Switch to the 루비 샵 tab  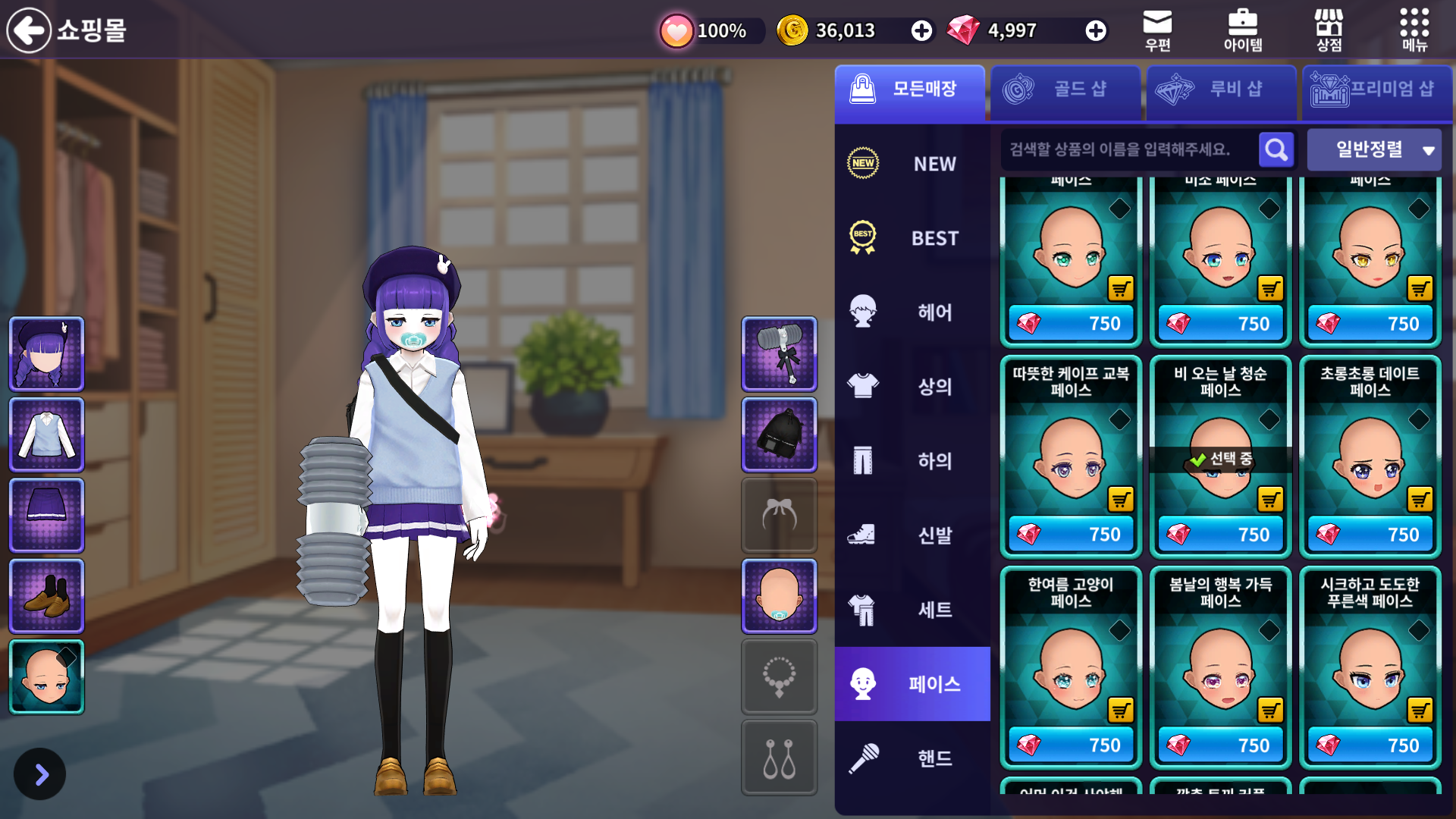pyautogui.click(x=1221, y=91)
